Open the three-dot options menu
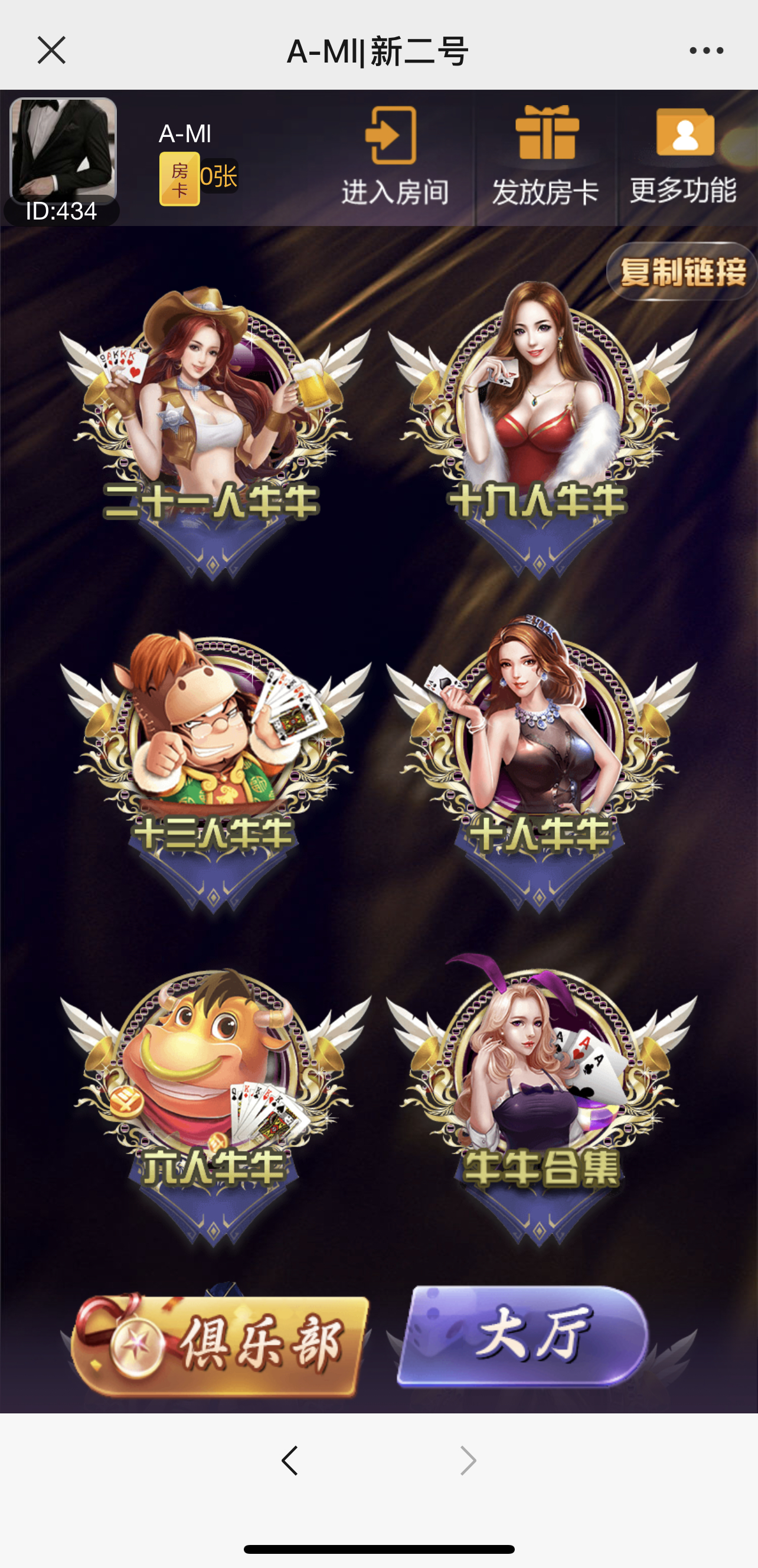The image size is (758, 1568). [x=706, y=51]
